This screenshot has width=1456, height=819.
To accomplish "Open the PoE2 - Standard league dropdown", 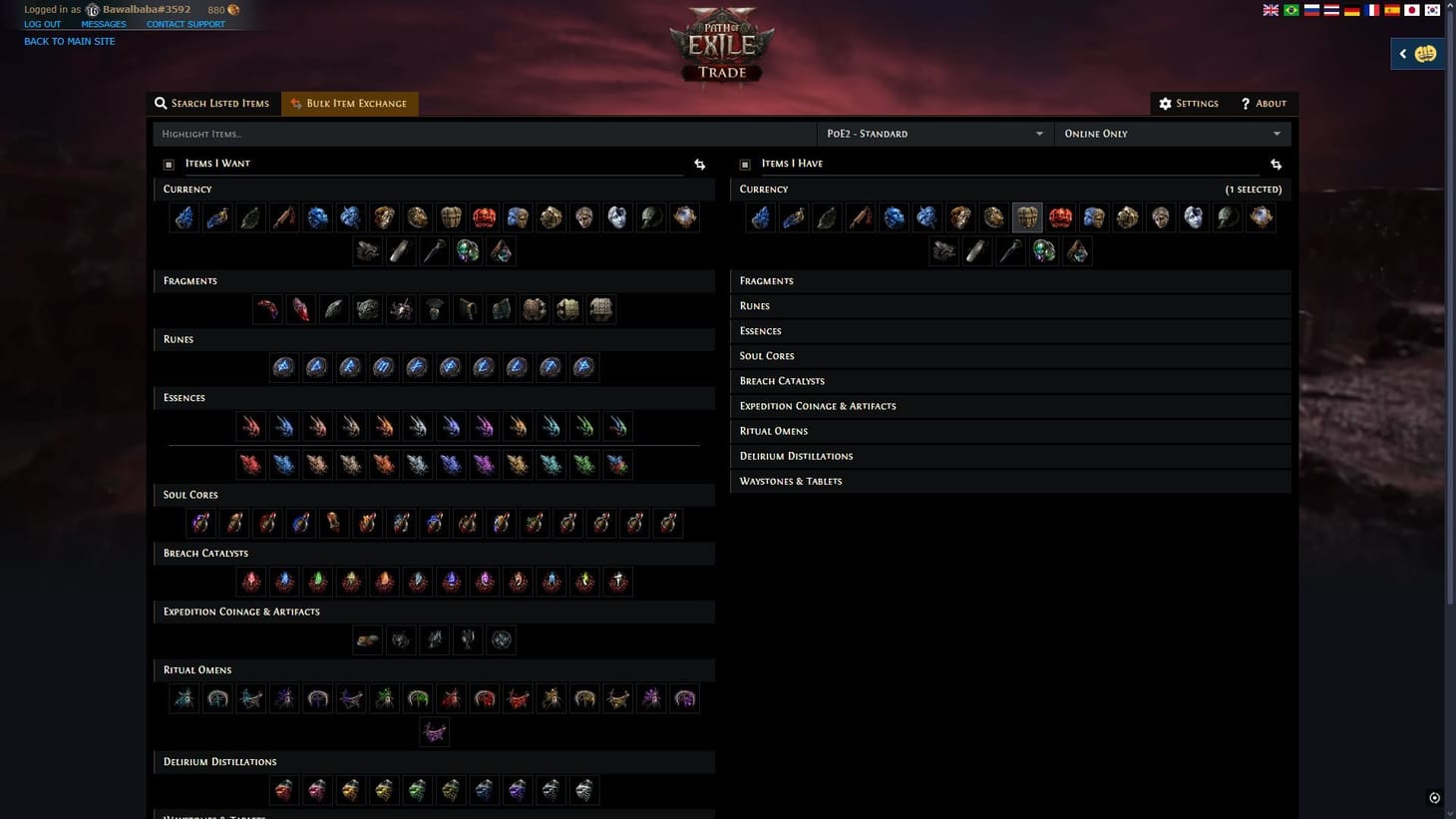I will 934,133.
